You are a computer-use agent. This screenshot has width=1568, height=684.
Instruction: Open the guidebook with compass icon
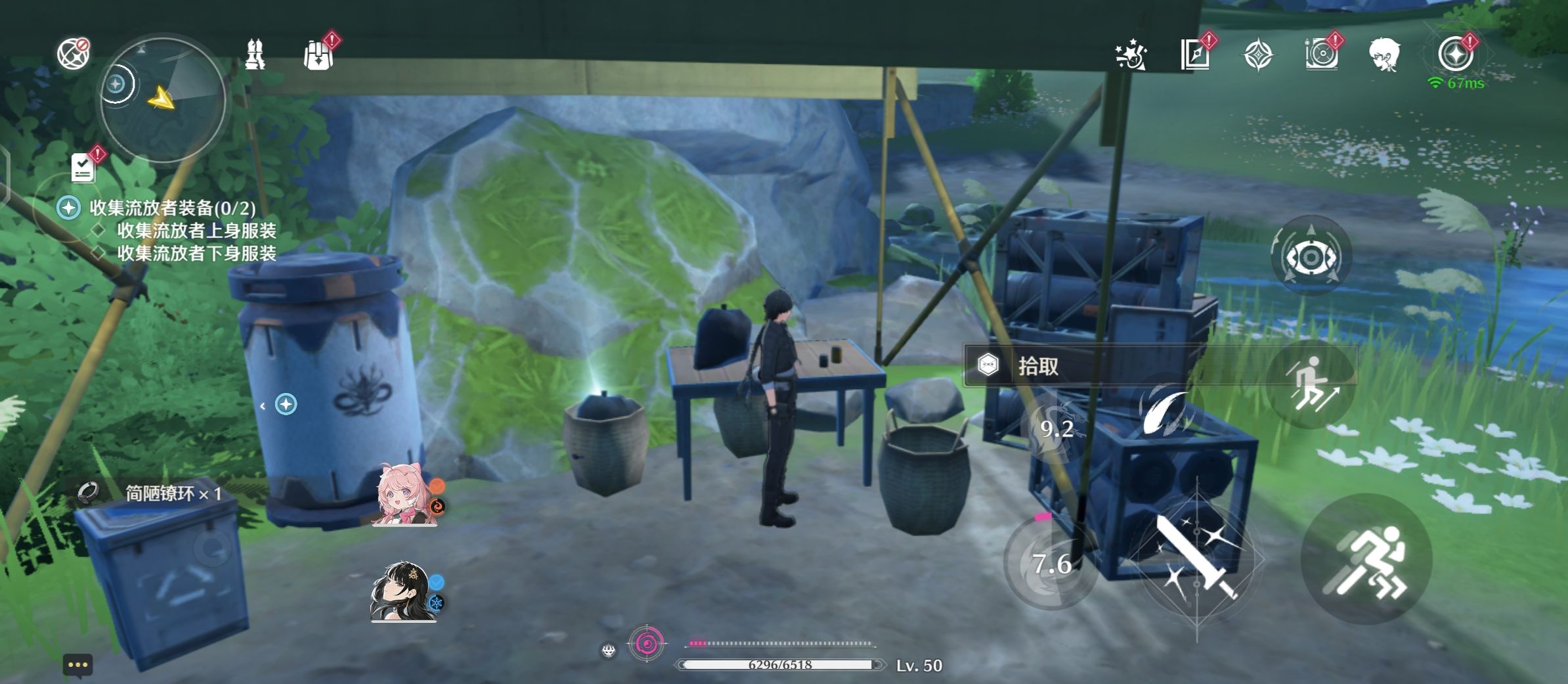(x=1195, y=54)
